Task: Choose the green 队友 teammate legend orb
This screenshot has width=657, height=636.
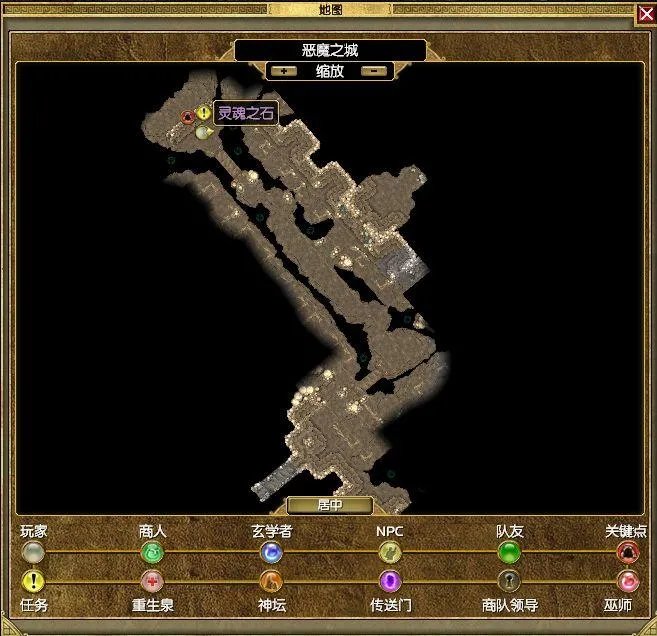Action: coord(509,552)
